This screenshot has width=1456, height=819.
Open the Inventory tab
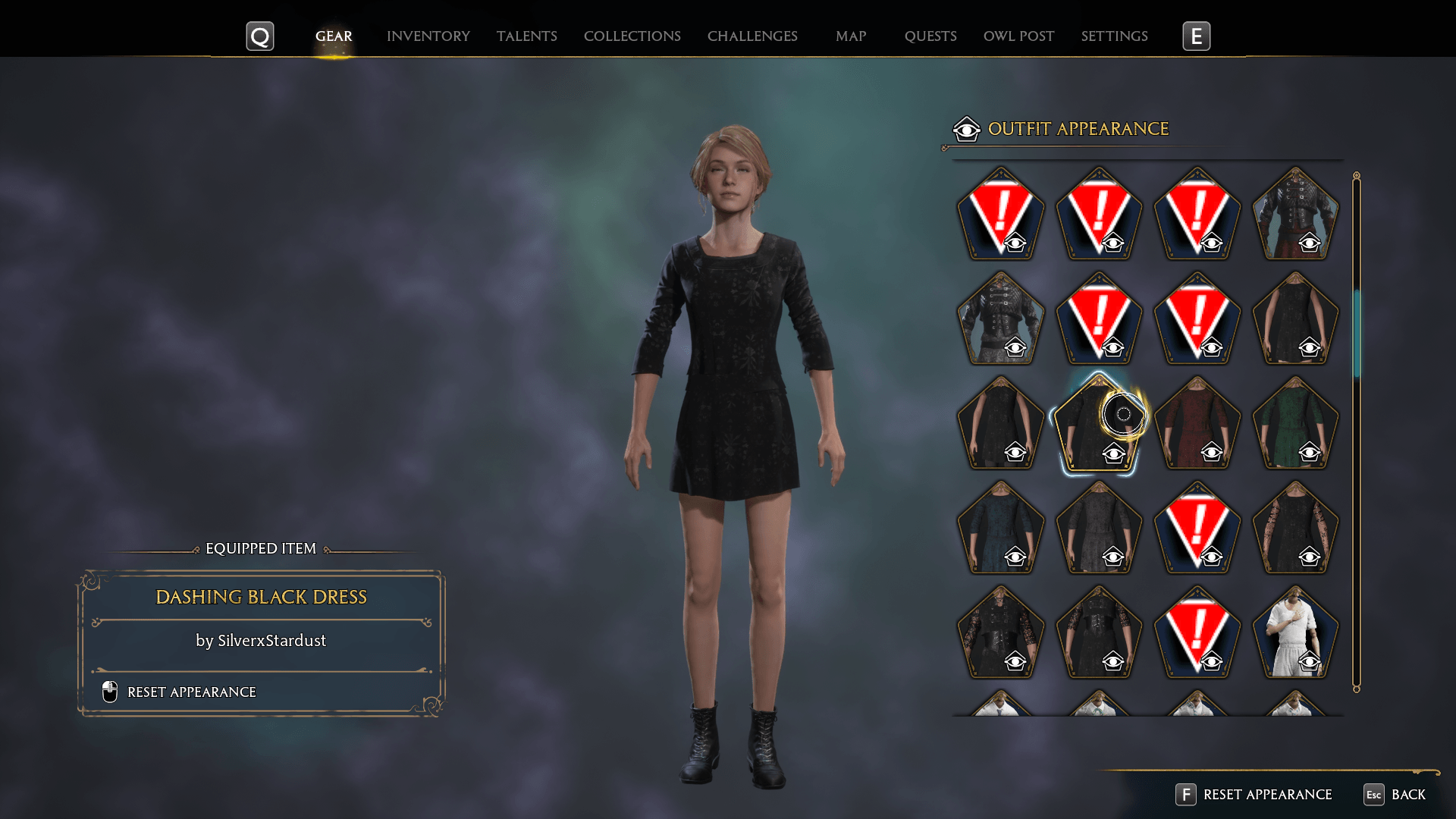point(428,36)
